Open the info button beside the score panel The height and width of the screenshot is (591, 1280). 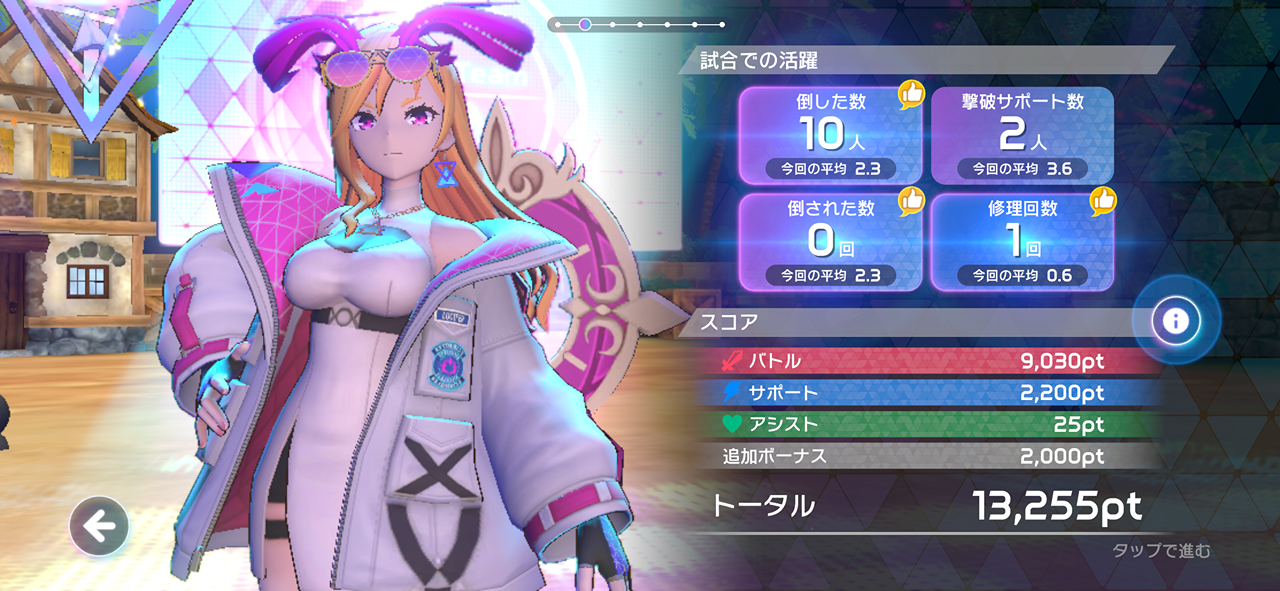pyautogui.click(x=1175, y=321)
